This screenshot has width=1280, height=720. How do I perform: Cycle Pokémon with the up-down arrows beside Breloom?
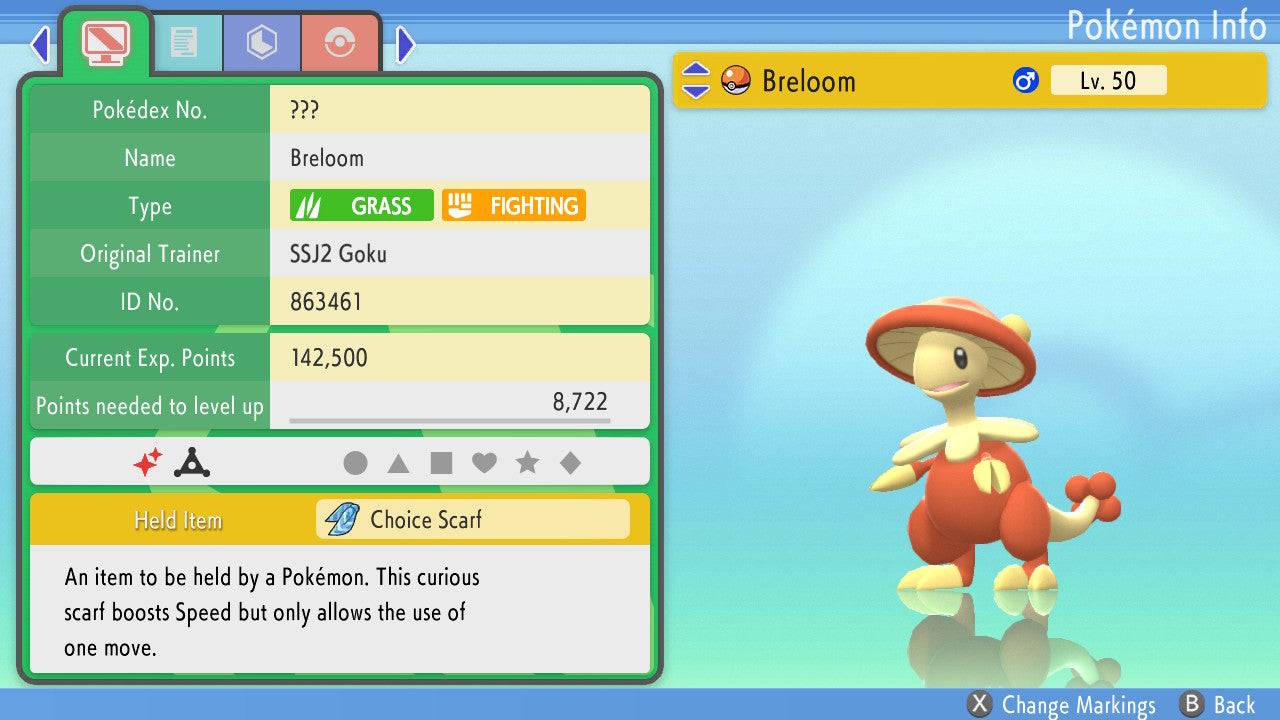pos(695,81)
